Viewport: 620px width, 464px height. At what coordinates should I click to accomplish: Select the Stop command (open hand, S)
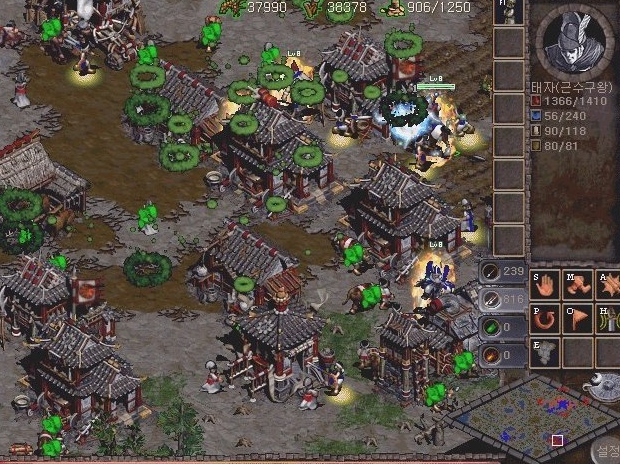(x=544, y=285)
